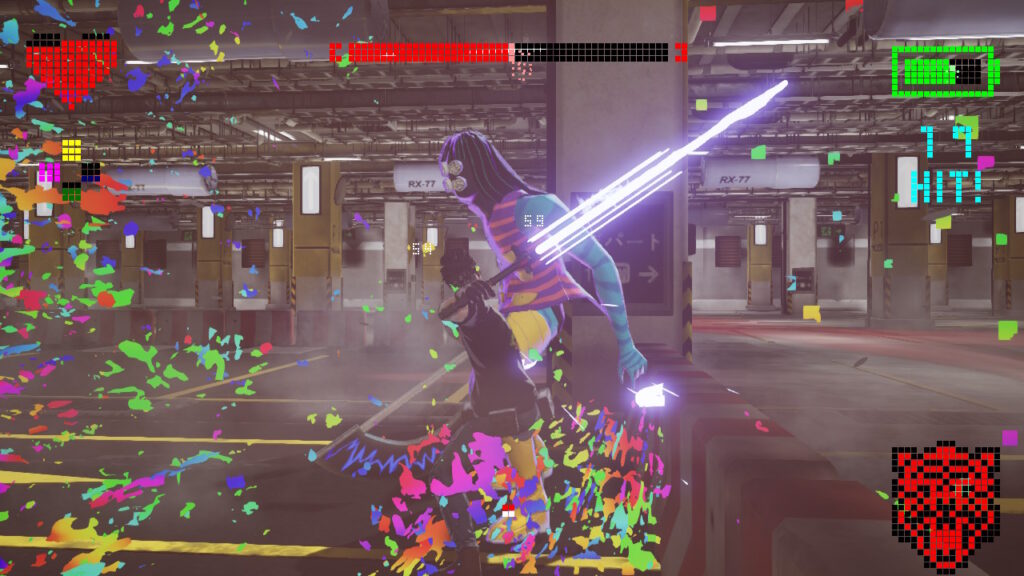Select the yellow Death Glove skill square
The image size is (1024, 576).
(x=71, y=151)
